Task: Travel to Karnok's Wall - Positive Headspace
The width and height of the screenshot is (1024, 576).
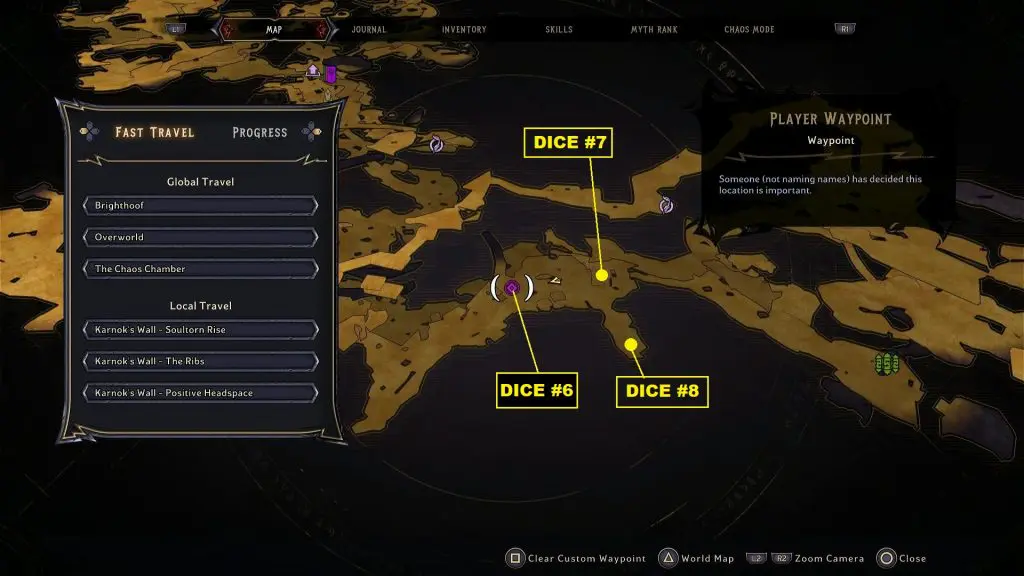Action: [x=200, y=393]
